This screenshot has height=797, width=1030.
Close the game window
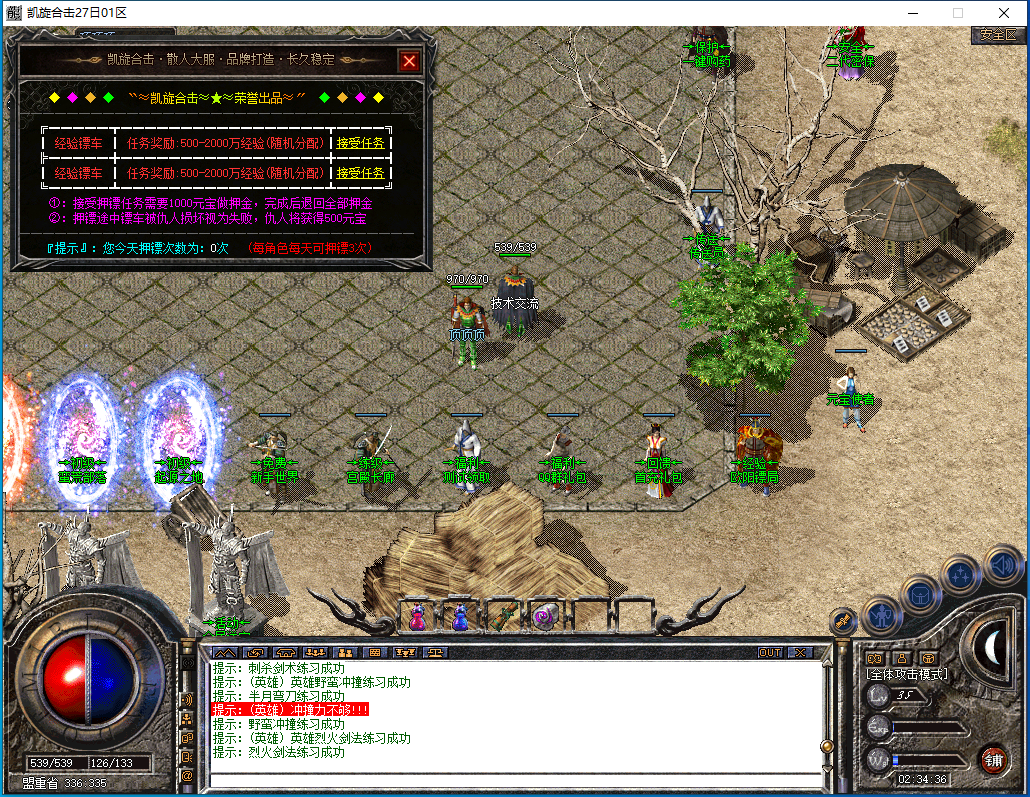point(1003,13)
